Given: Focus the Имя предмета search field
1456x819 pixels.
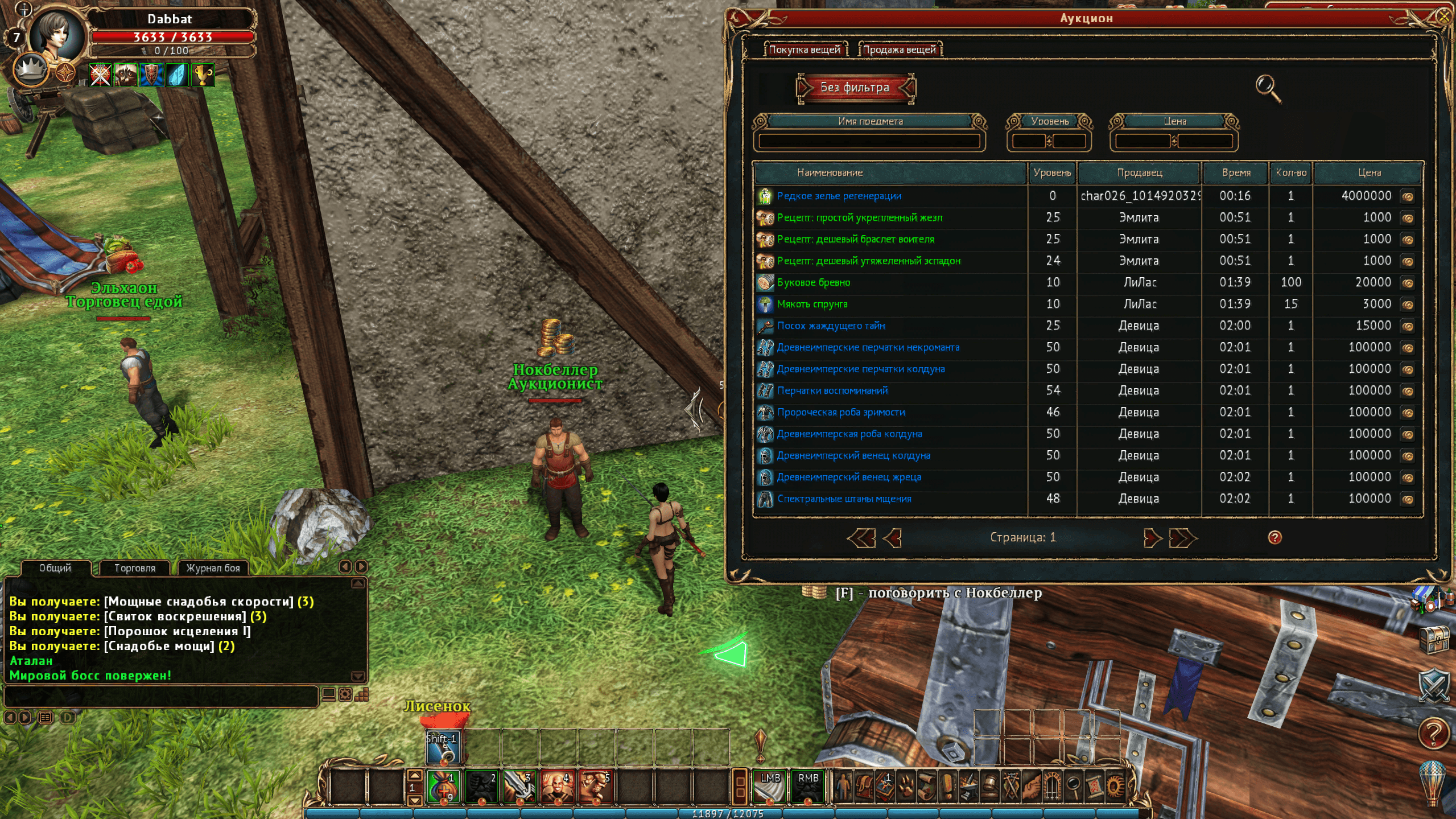Looking at the screenshot, I should pyautogui.click(x=869, y=141).
